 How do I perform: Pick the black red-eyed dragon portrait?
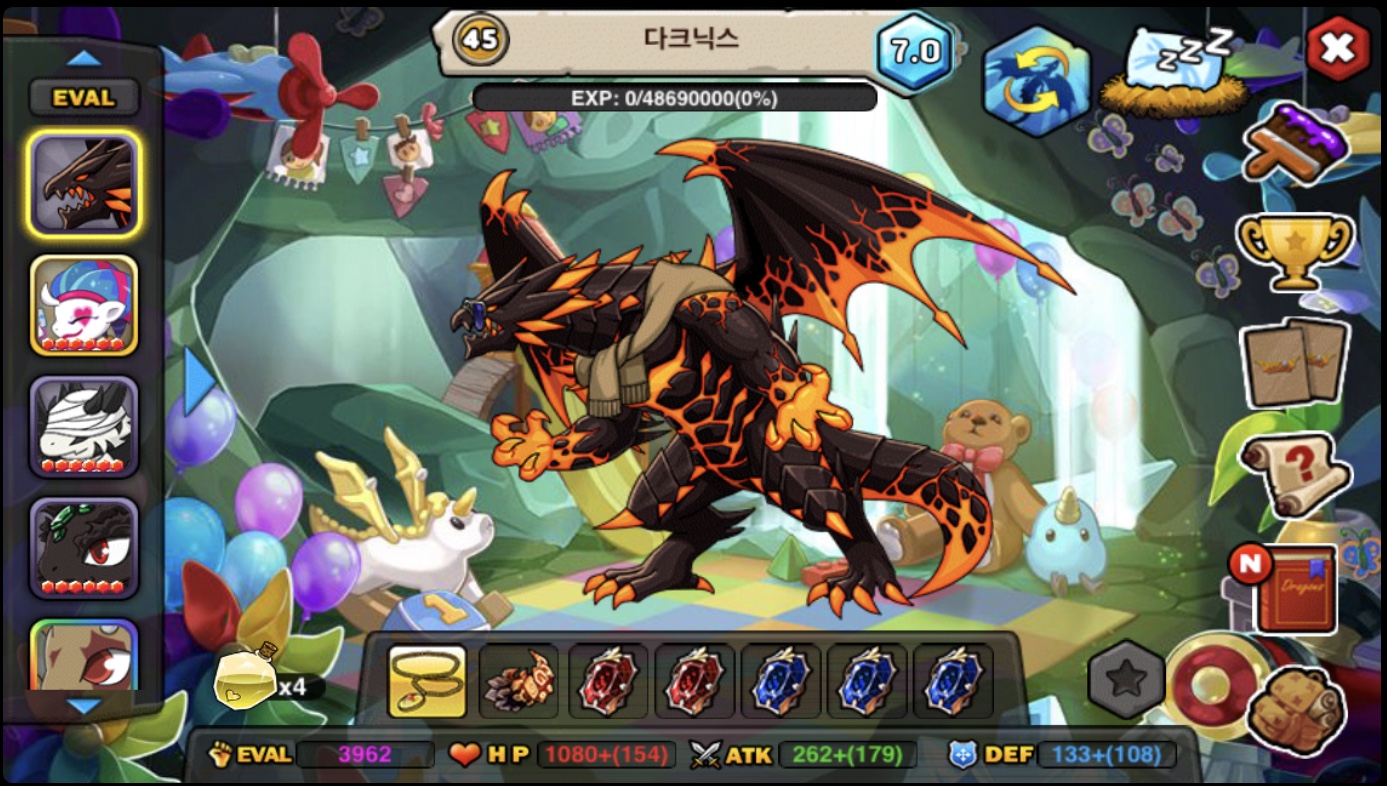coord(84,547)
